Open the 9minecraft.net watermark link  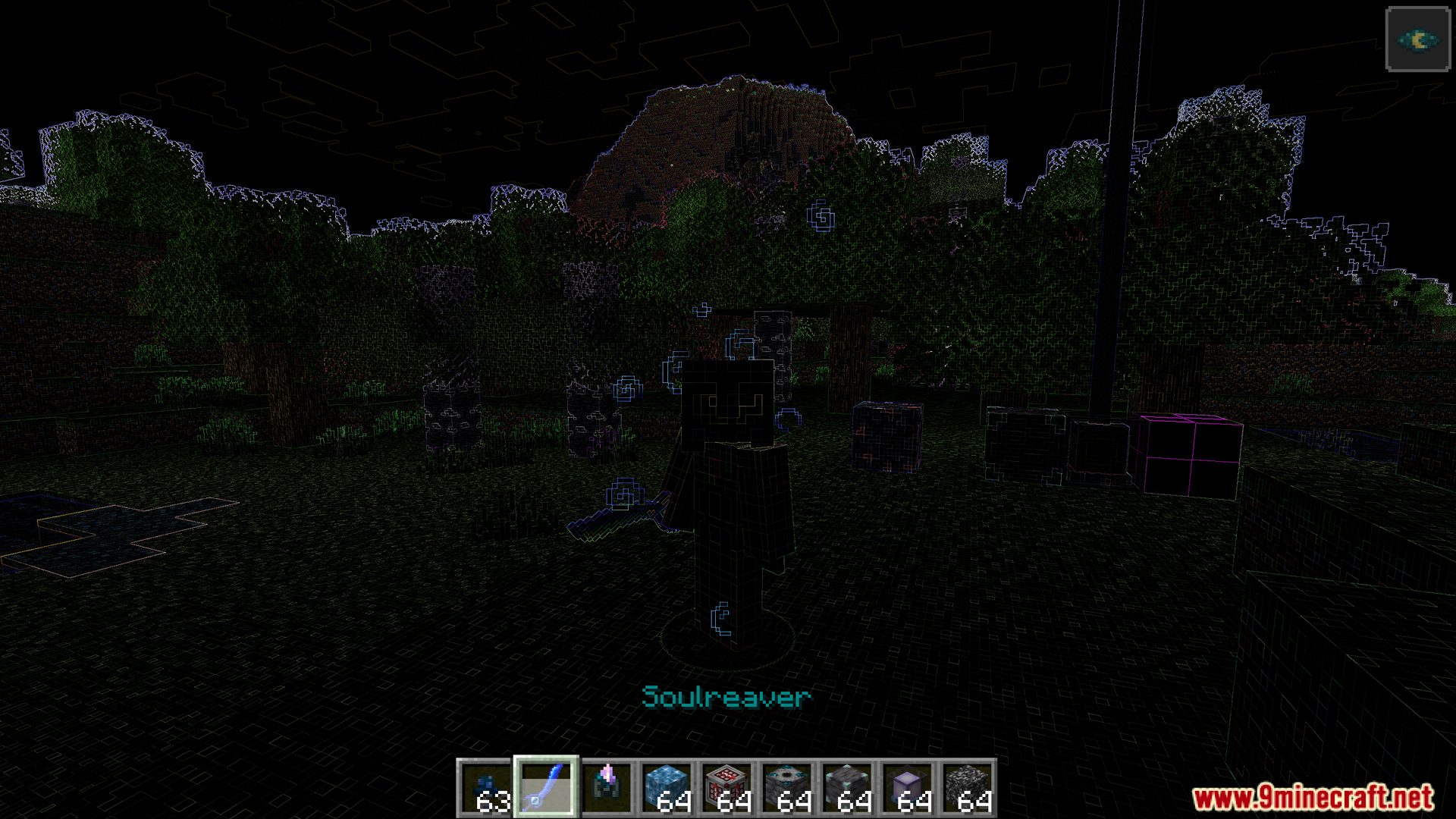pos(1313,798)
